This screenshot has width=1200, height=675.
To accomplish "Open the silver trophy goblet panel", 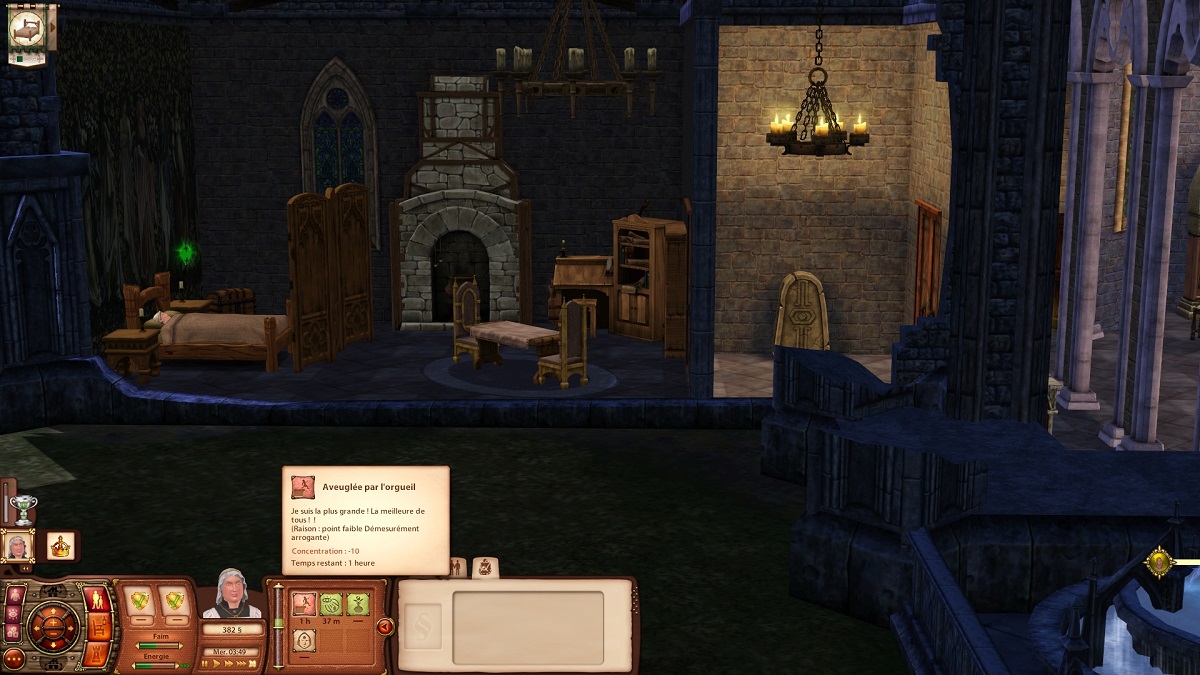I will [x=22, y=508].
